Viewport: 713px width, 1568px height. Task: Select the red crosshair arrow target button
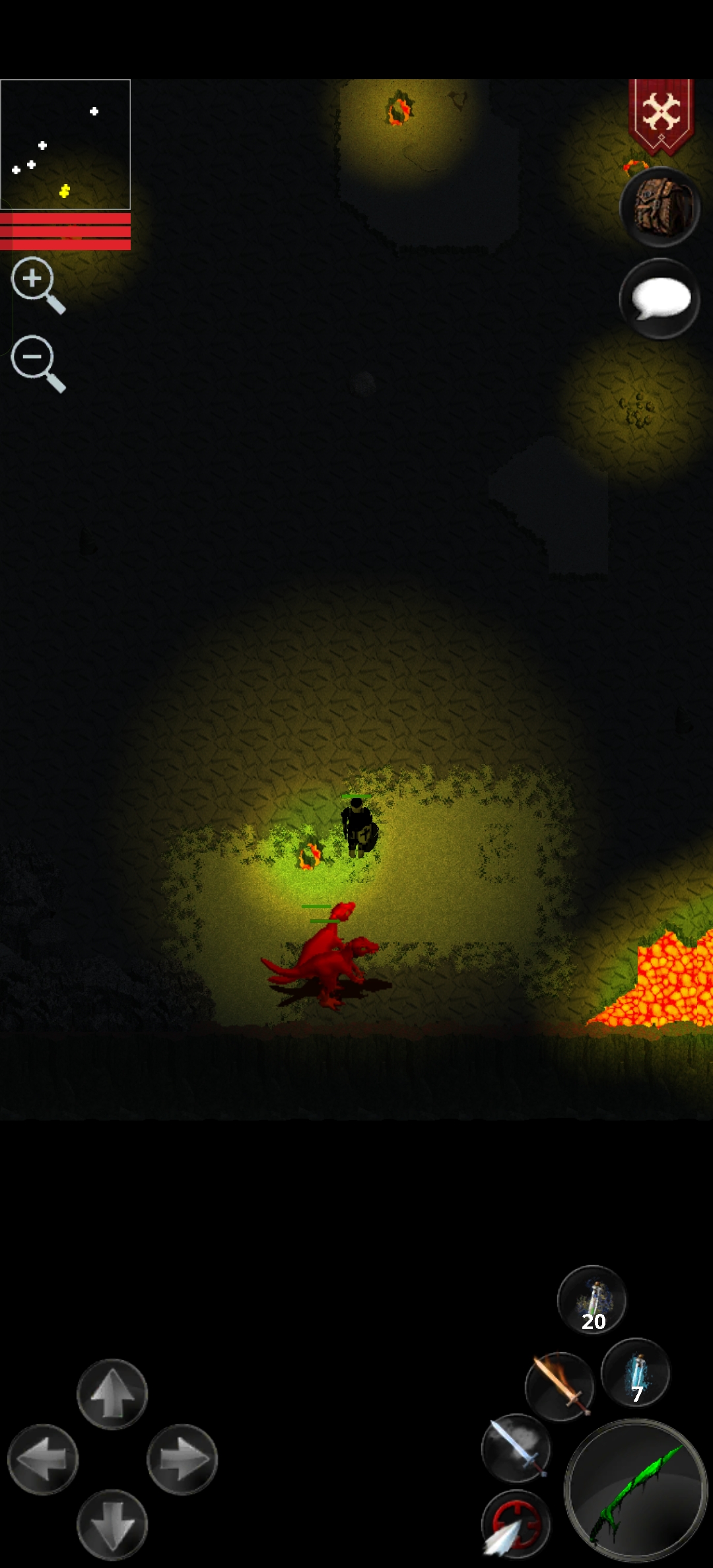tap(516, 1523)
